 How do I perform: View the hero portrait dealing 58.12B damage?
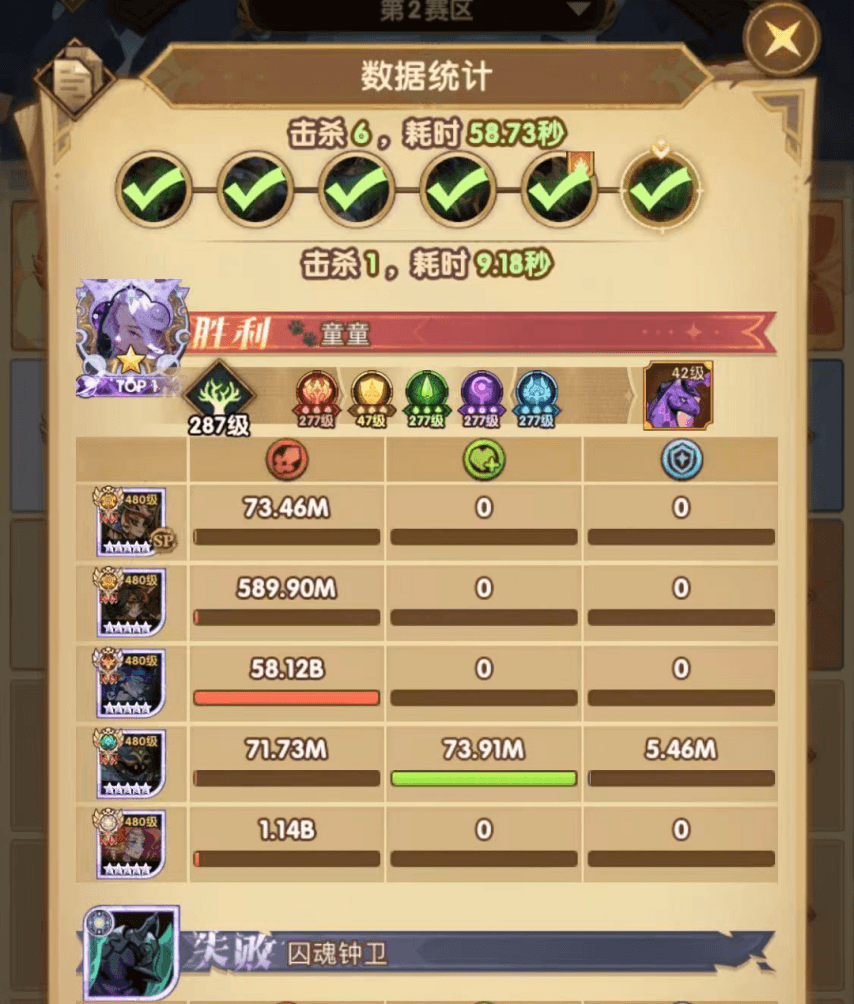pyautogui.click(x=131, y=682)
